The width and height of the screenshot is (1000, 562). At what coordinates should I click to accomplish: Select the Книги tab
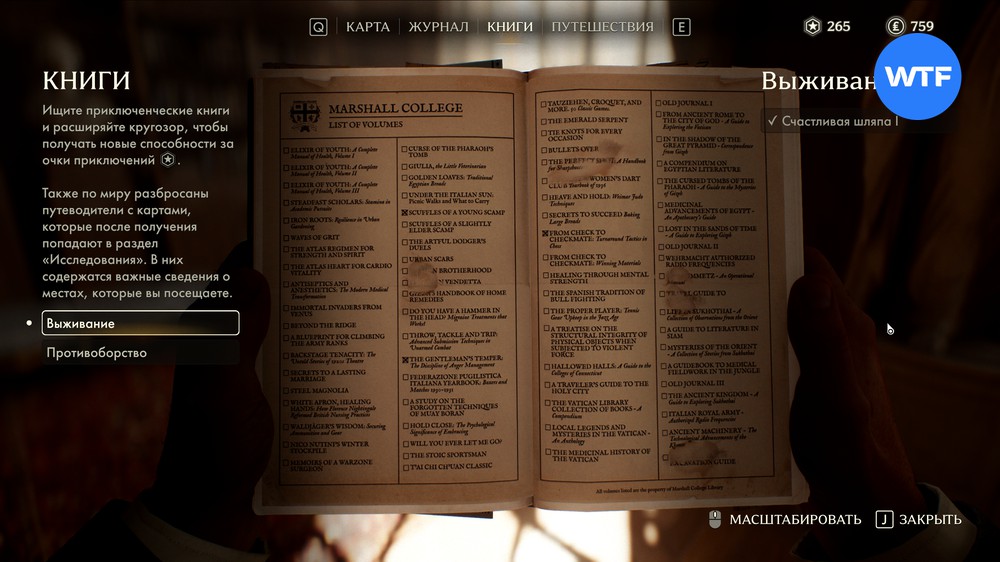point(510,27)
